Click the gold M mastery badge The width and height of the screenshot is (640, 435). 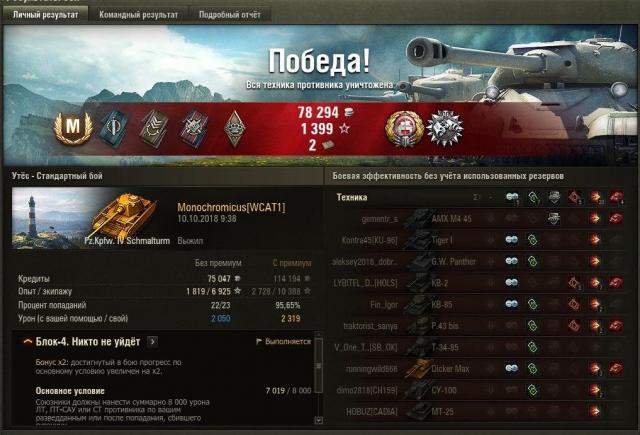tap(73, 126)
